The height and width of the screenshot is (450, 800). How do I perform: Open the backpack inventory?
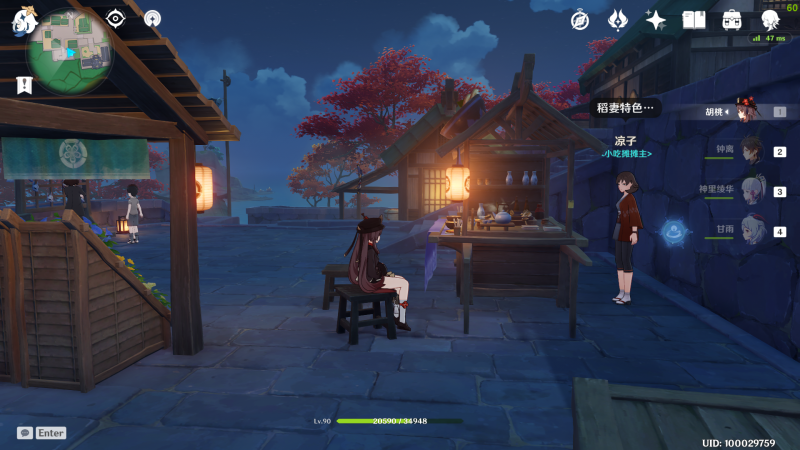coord(732,20)
